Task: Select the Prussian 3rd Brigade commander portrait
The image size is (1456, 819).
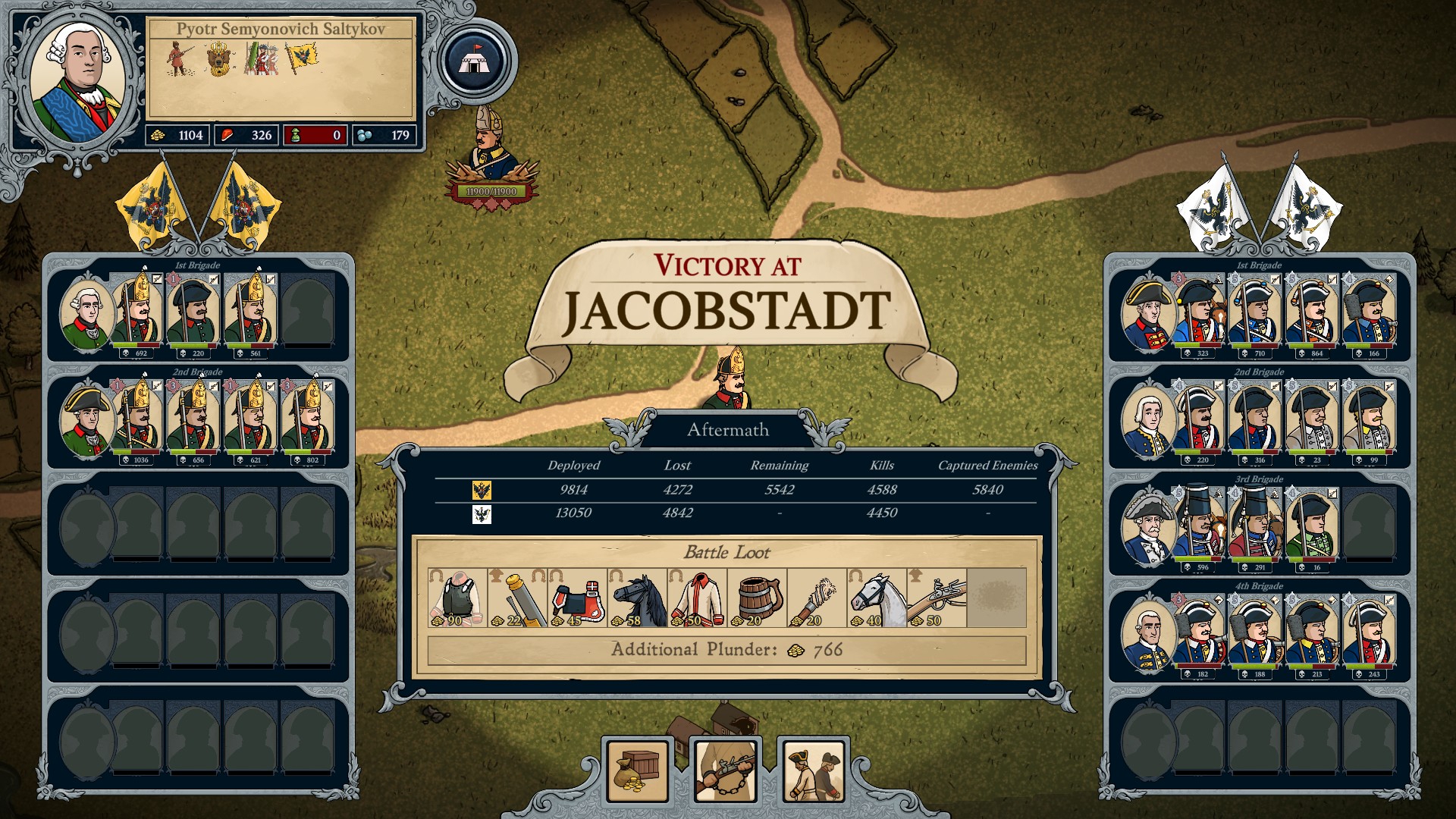Action: (x=1149, y=527)
